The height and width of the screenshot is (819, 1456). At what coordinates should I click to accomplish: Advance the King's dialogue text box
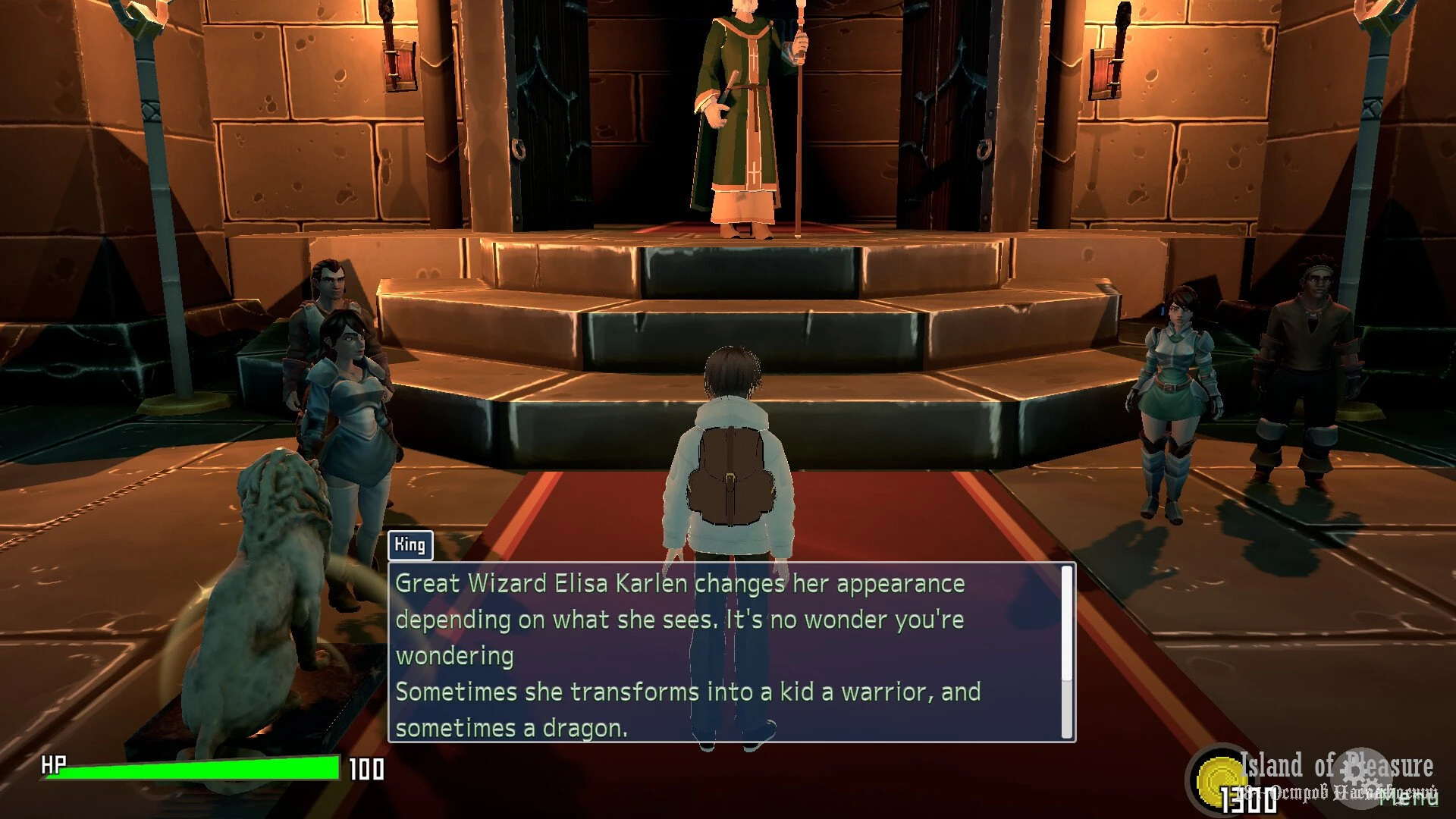pos(726,652)
